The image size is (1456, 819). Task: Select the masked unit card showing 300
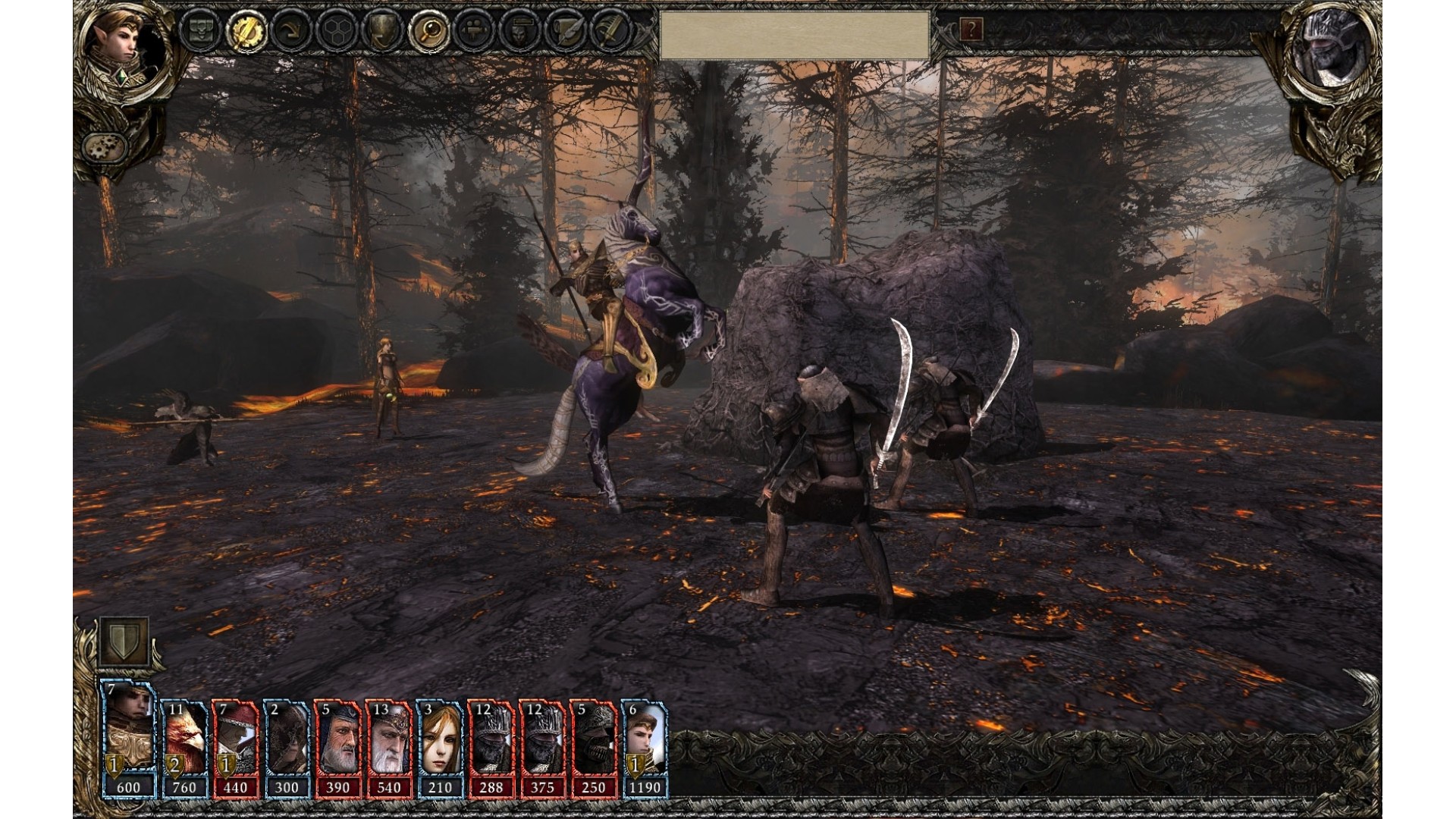(x=287, y=747)
